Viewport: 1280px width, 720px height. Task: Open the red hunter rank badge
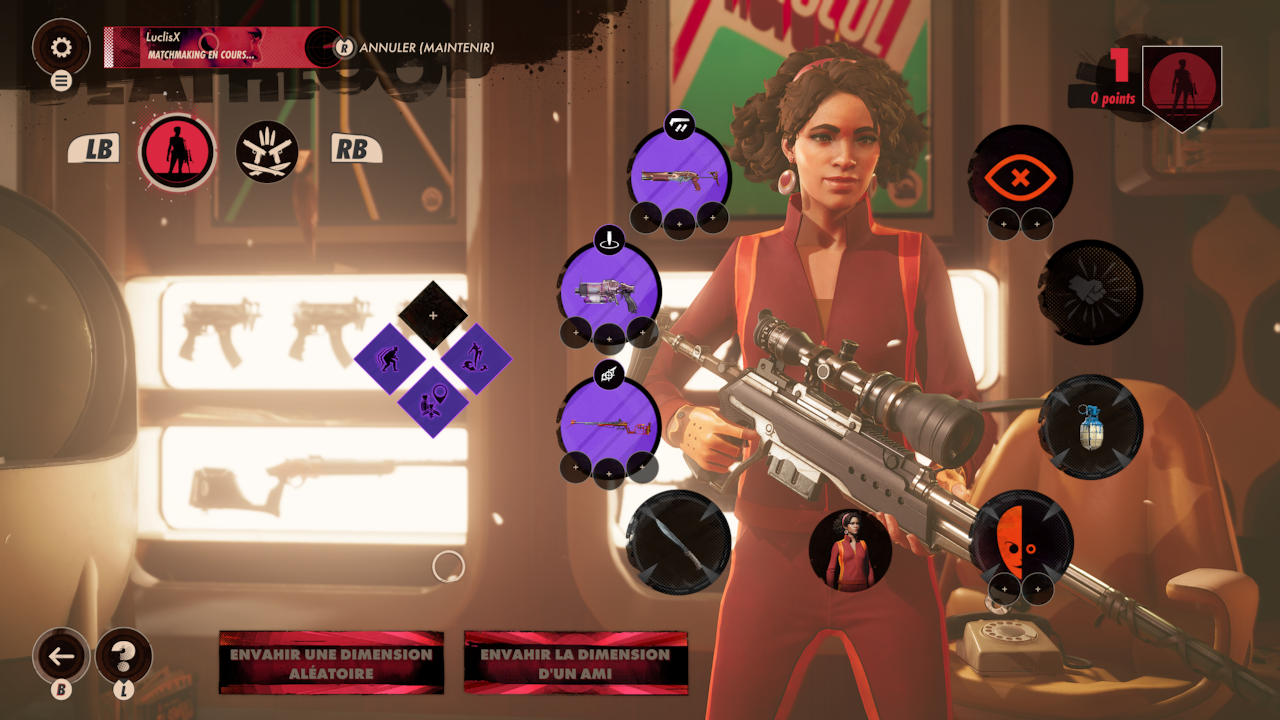(1181, 87)
